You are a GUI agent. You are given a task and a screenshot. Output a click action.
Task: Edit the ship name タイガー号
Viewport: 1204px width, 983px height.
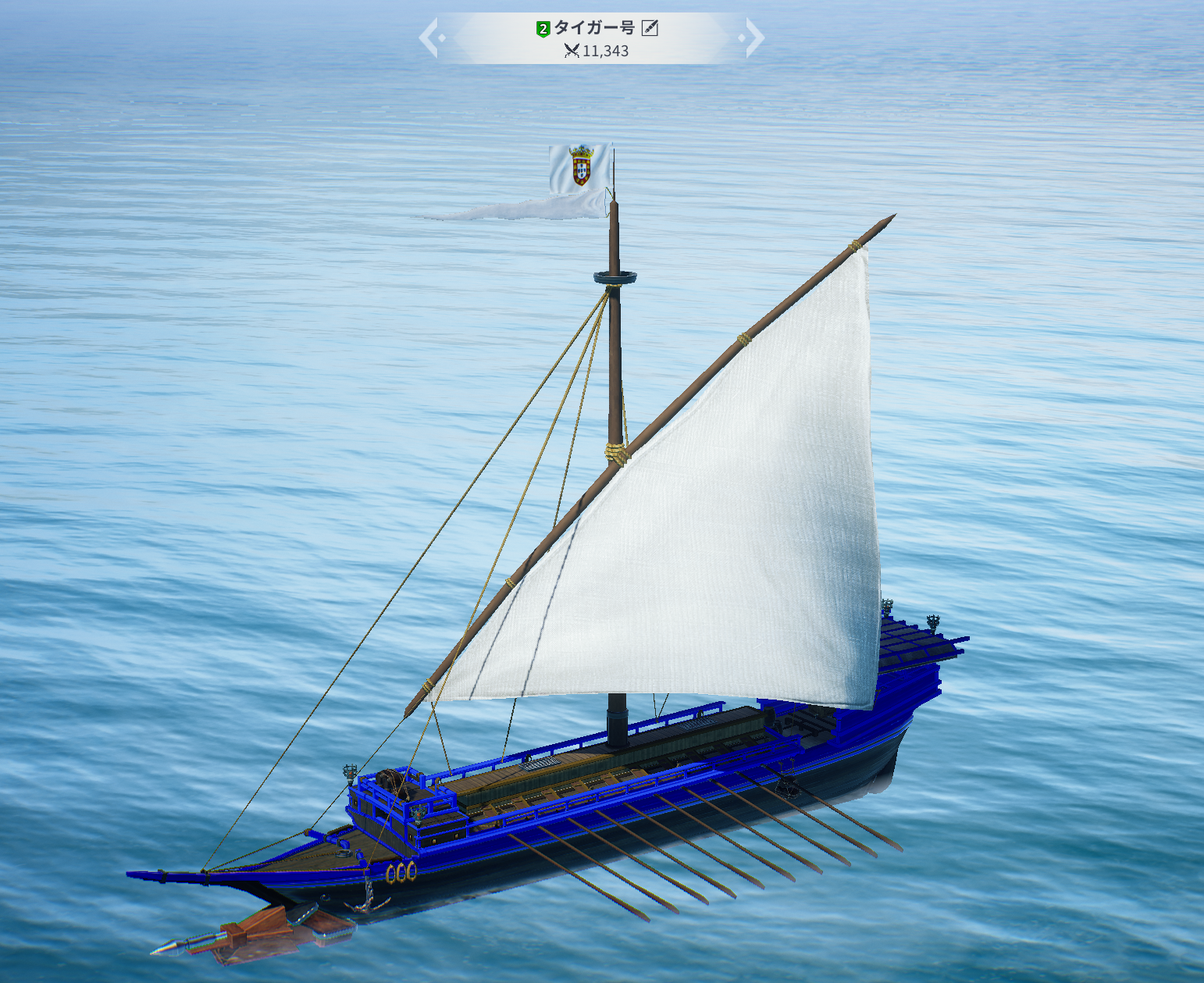tap(650, 29)
